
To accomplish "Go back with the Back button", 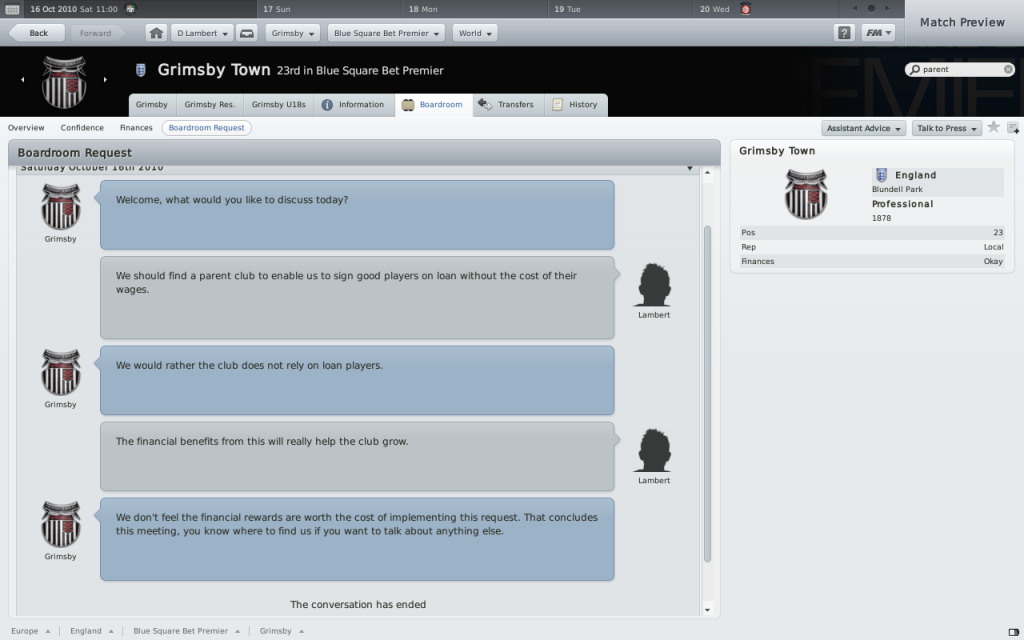I will coord(39,33).
